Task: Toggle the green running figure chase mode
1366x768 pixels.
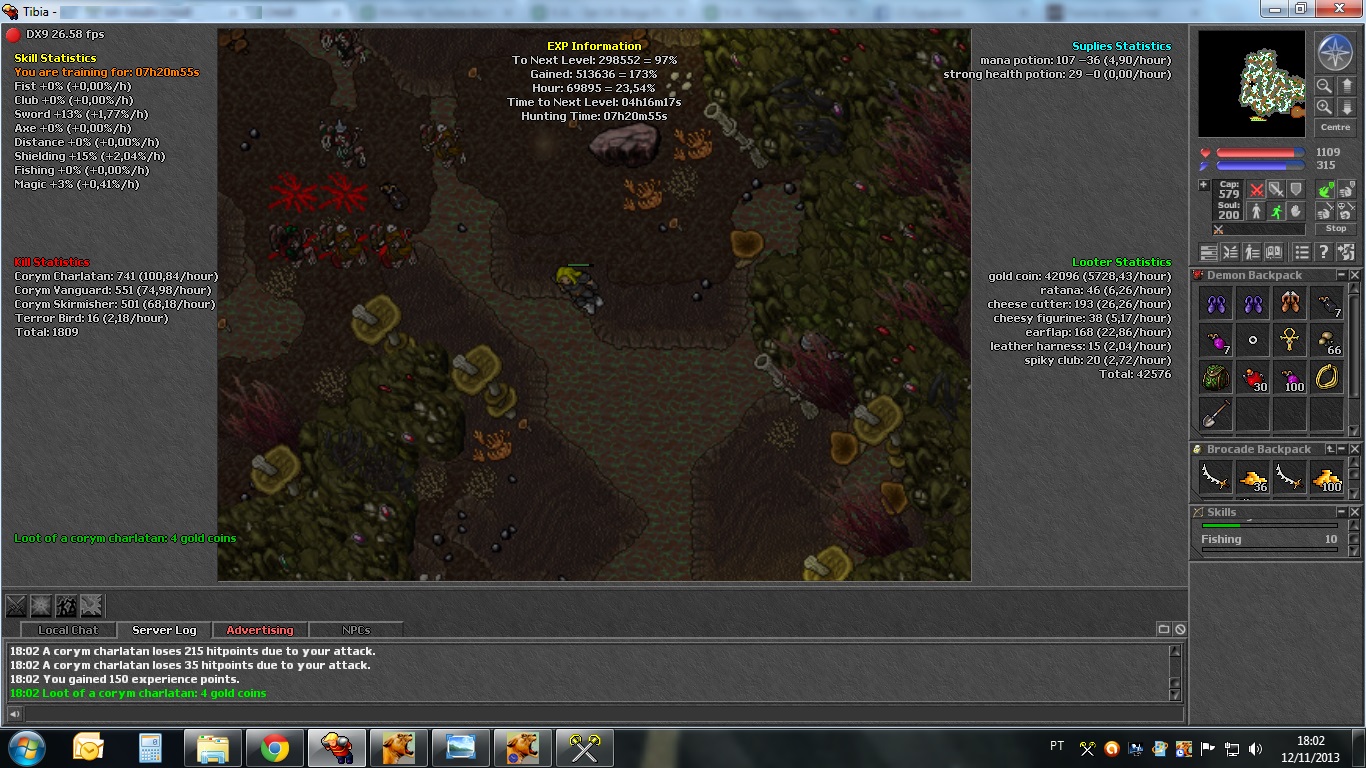Action: tap(1276, 211)
